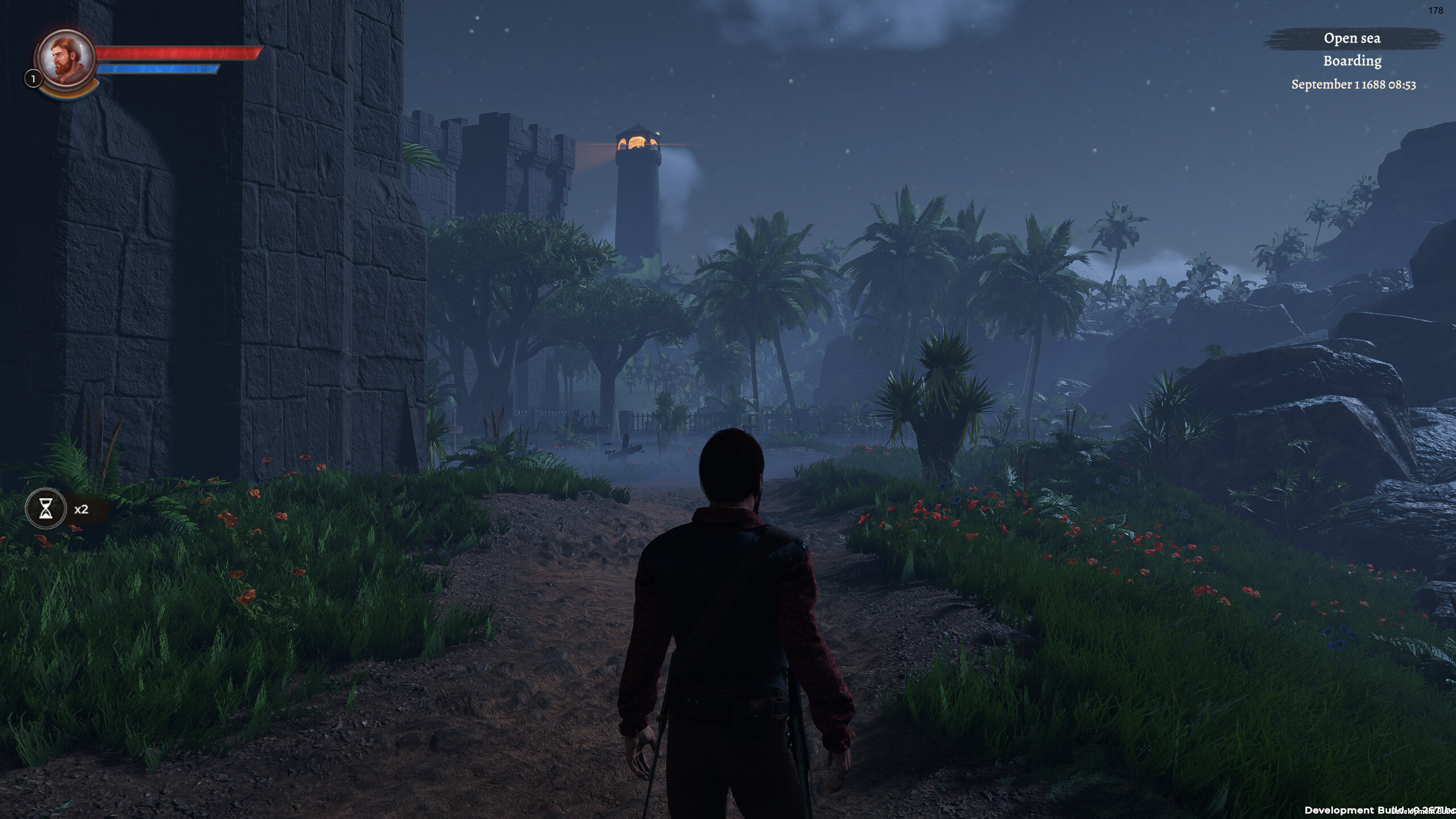Screen dimensions: 1456x819
Task: Toggle time acceleration using the hourglass
Action: pos(45,508)
